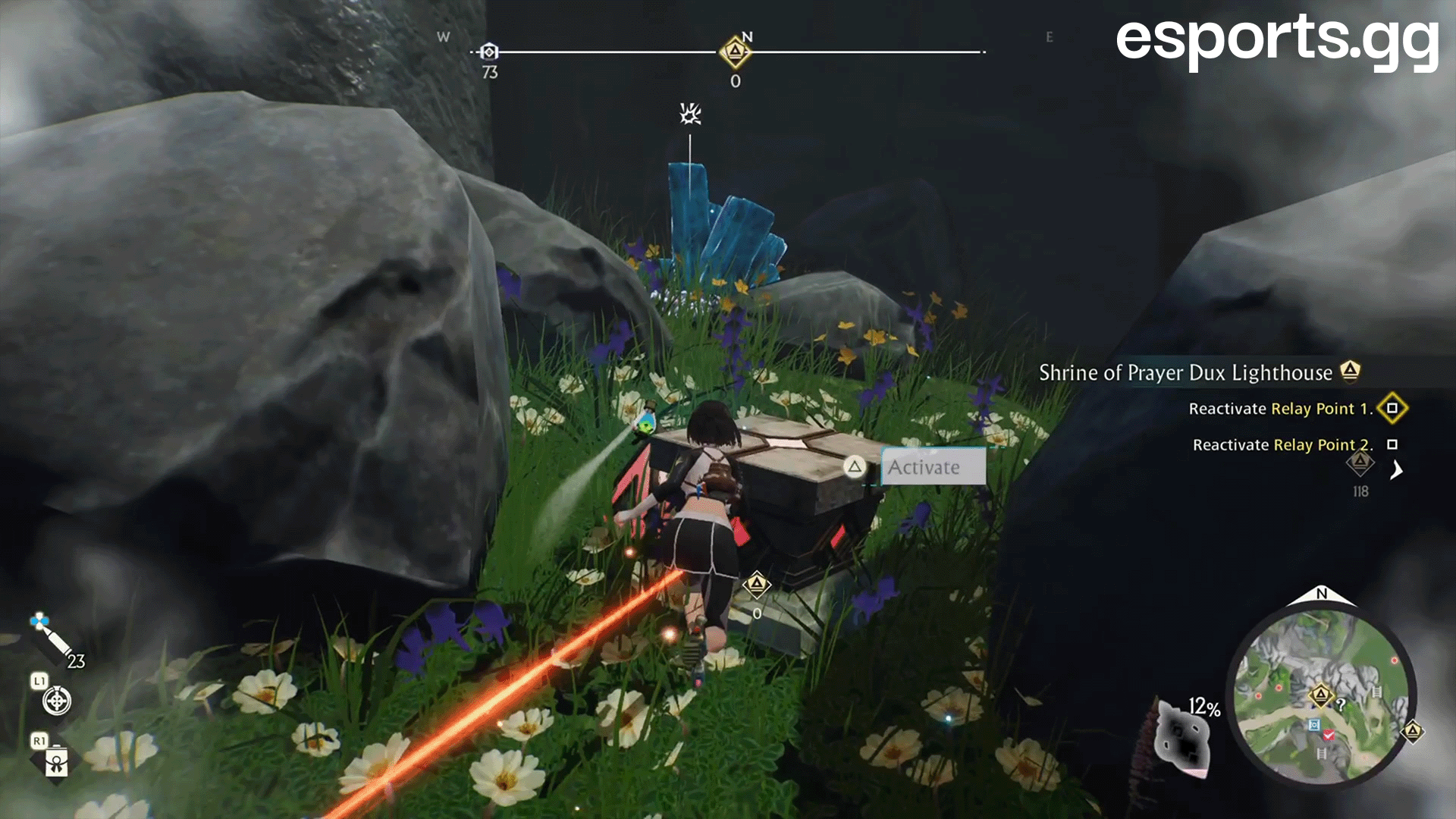Select the syringe item with count 23
This screenshot has width=1456, height=819.
click(52, 638)
